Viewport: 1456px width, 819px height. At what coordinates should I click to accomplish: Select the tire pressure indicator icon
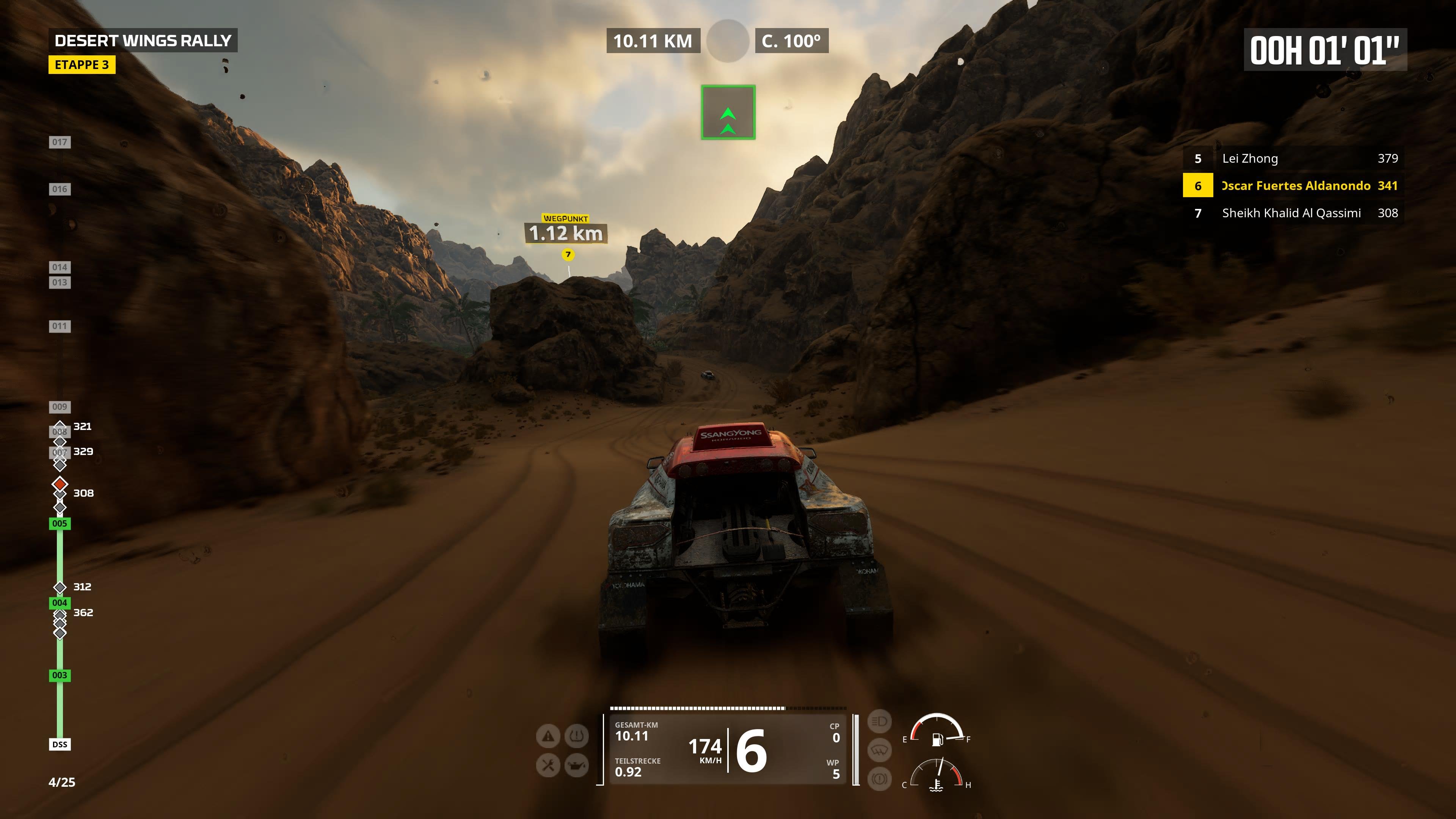pos(576,736)
